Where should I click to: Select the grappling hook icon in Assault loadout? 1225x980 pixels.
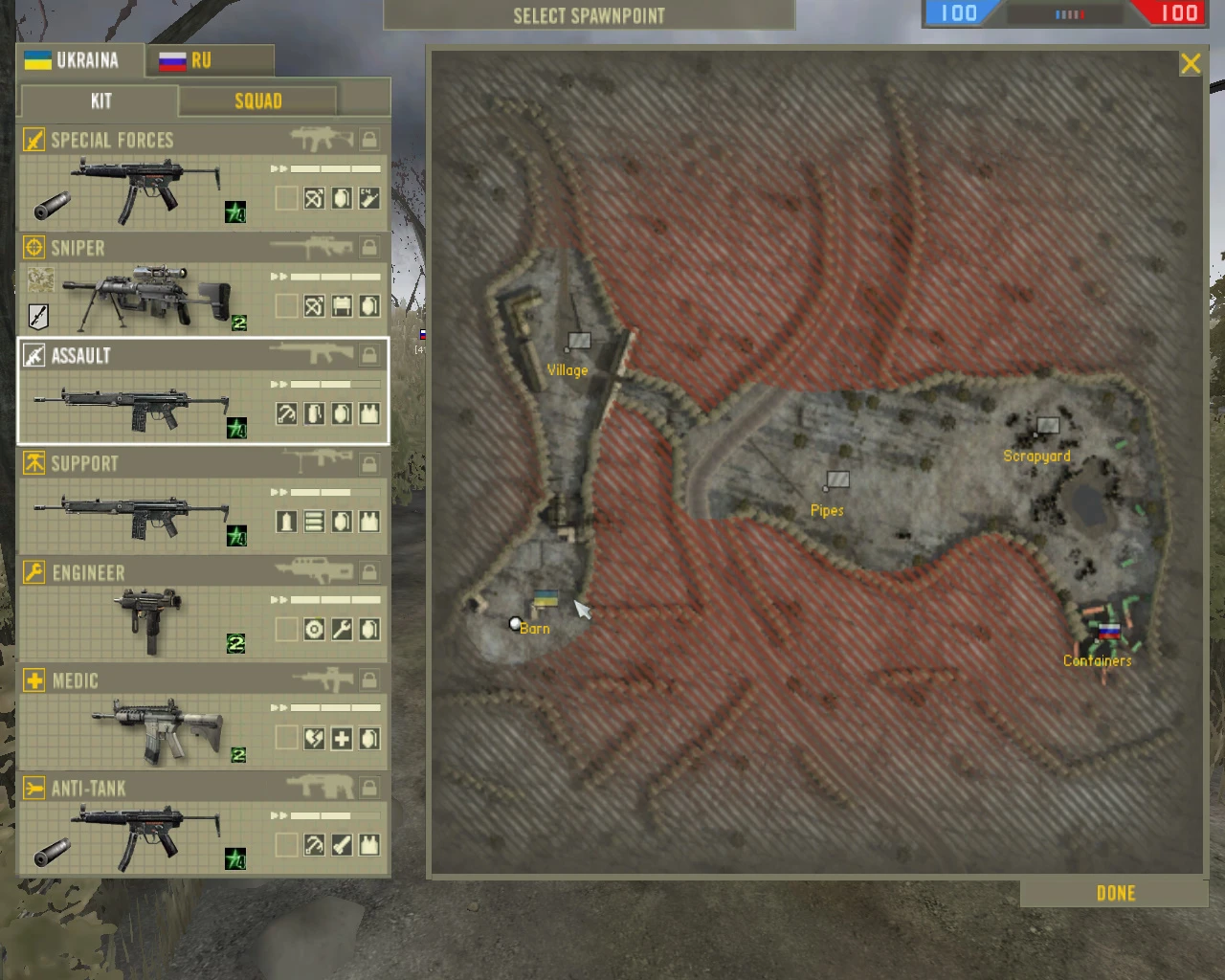coord(287,413)
